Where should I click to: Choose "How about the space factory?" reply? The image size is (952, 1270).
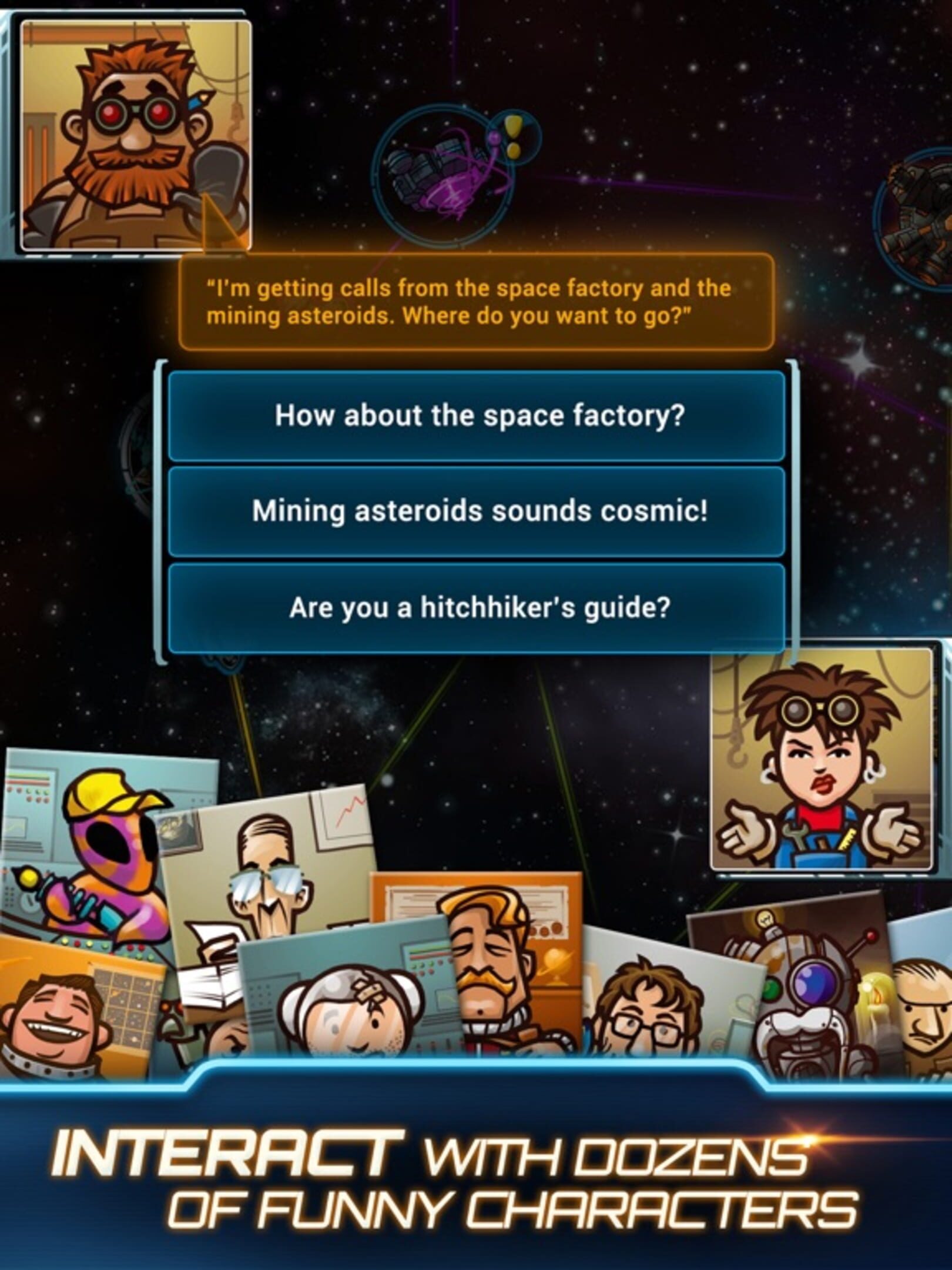tap(477, 416)
